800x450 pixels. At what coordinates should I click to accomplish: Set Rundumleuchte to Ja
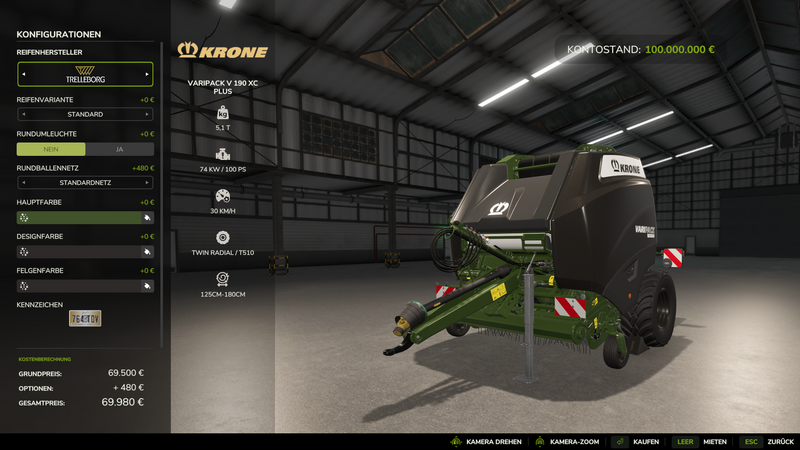pos(119,149)
